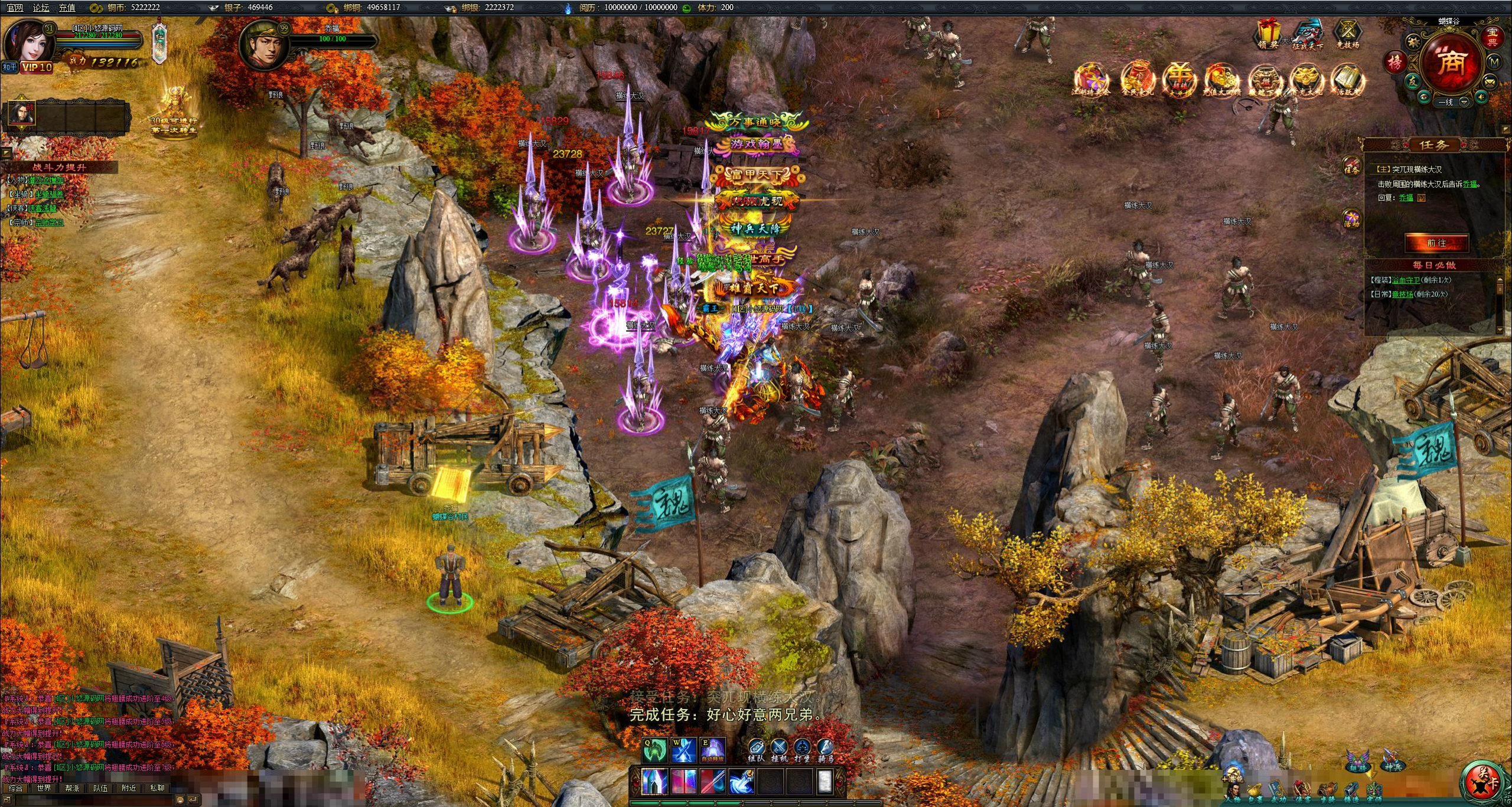Open the 活跃度 activity scroll icon
Screen dimensions: 1512x807
1348,81
